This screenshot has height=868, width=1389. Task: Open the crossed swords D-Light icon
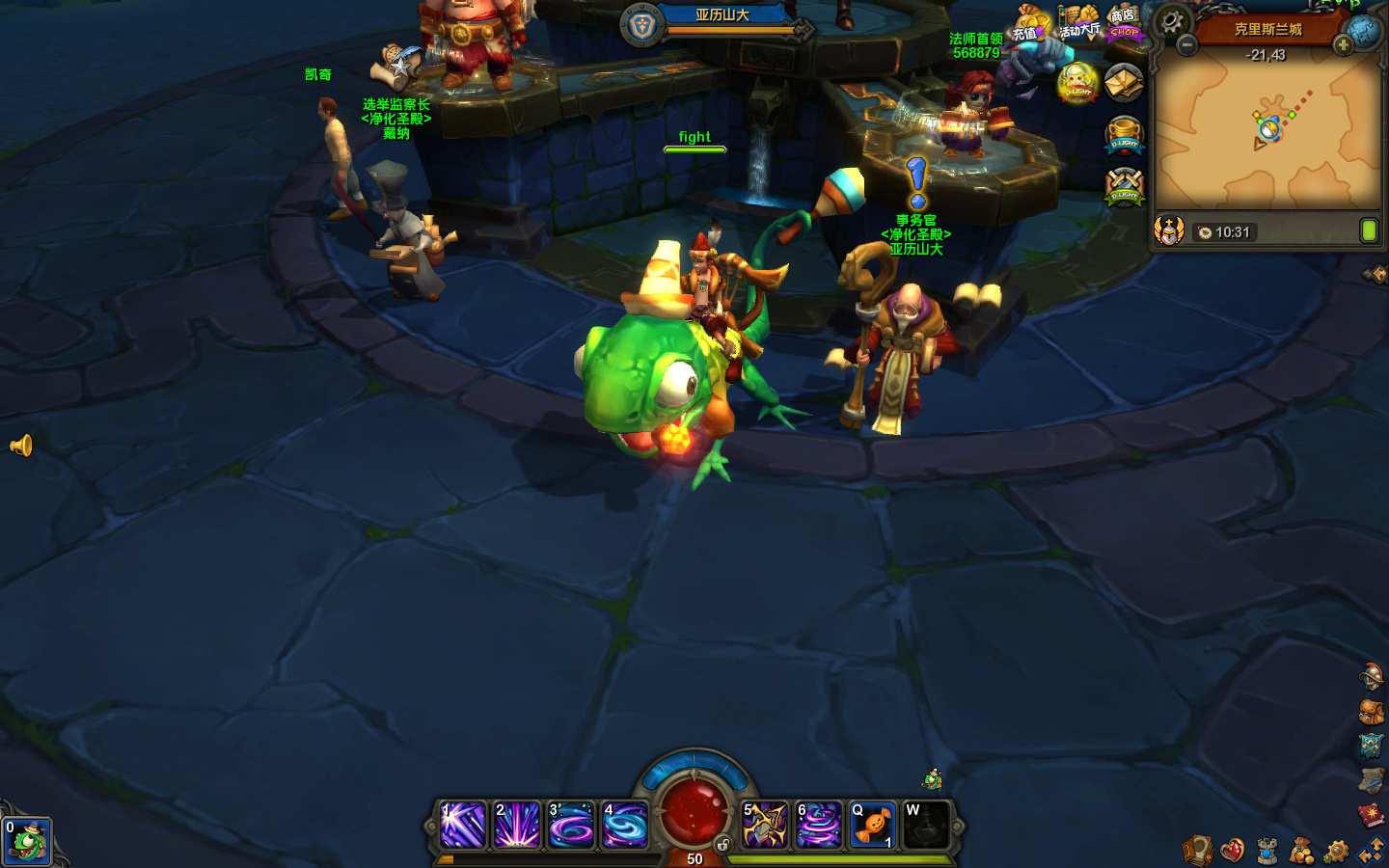[x=1124, y=185]
